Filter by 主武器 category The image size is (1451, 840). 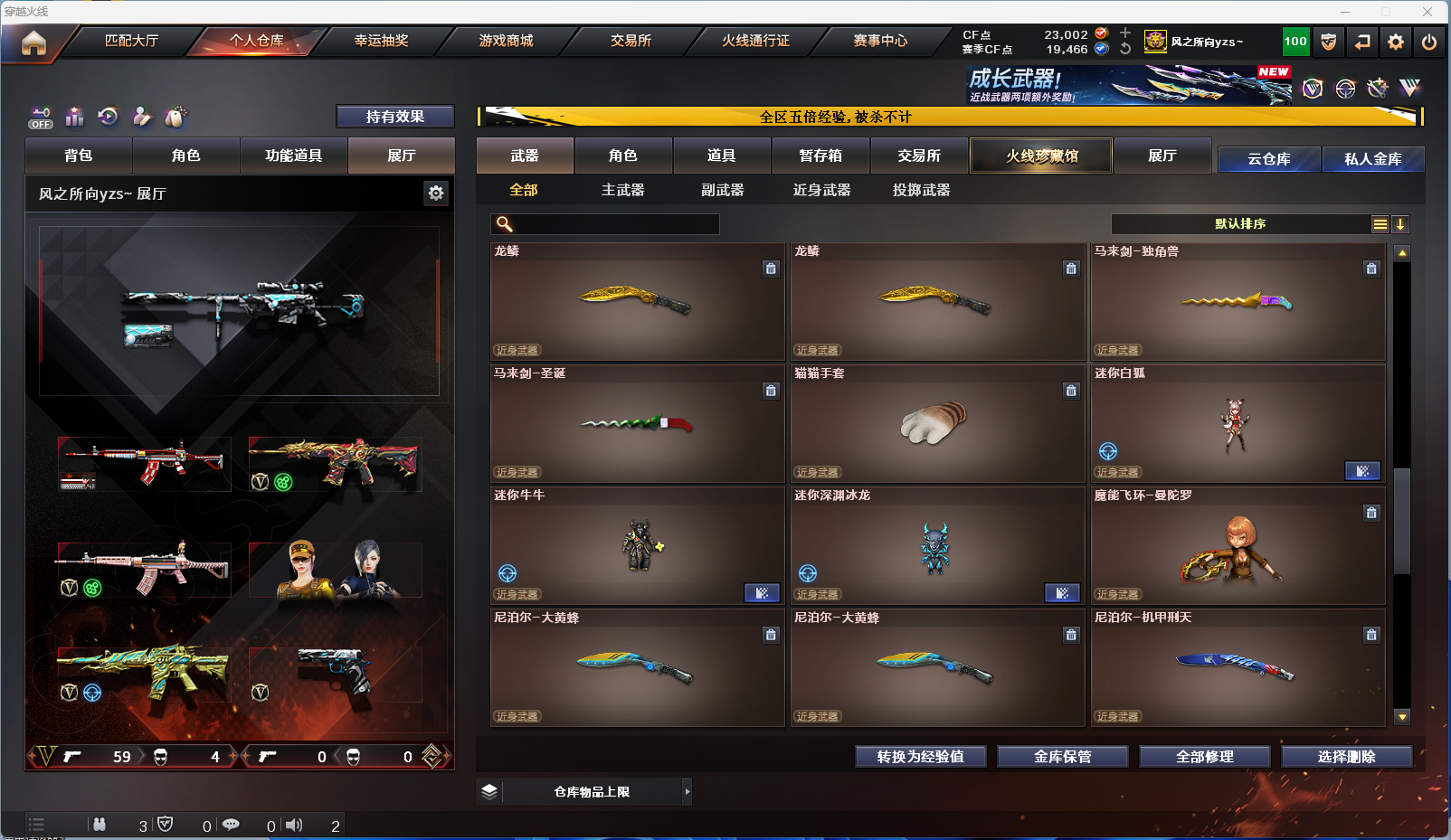[x=622, y=190]
